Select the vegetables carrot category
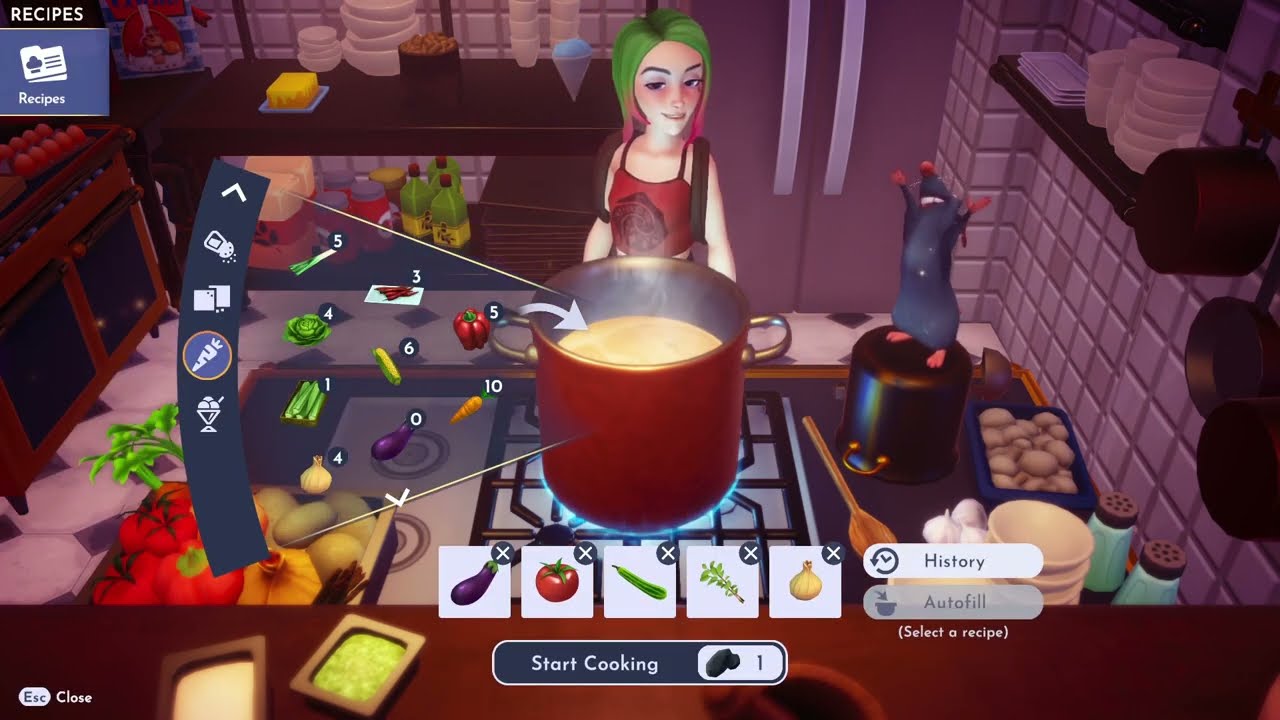This screenshot has height=720, width=1280. point(208,355)
